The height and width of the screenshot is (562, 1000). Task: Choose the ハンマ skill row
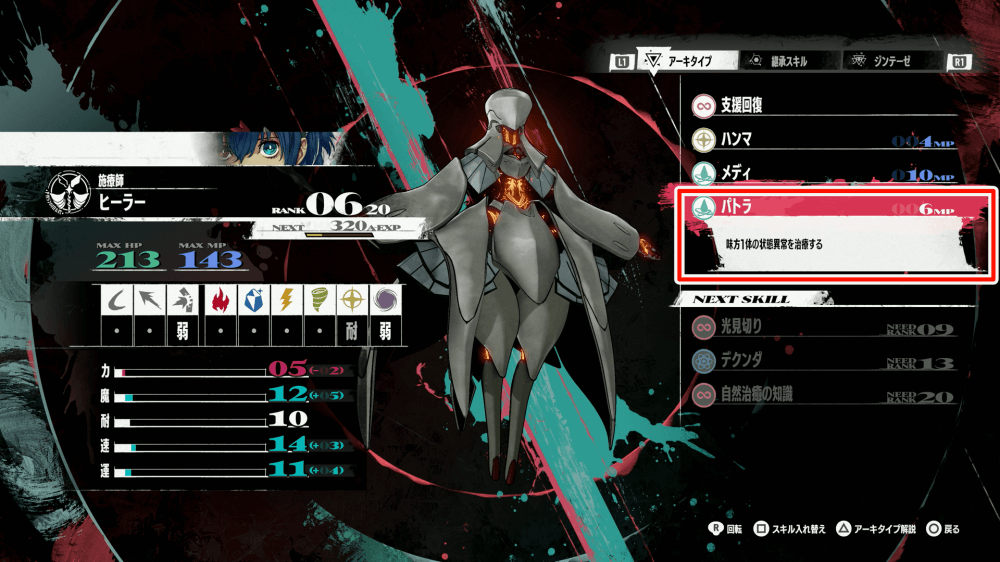(x=822, y=140)
